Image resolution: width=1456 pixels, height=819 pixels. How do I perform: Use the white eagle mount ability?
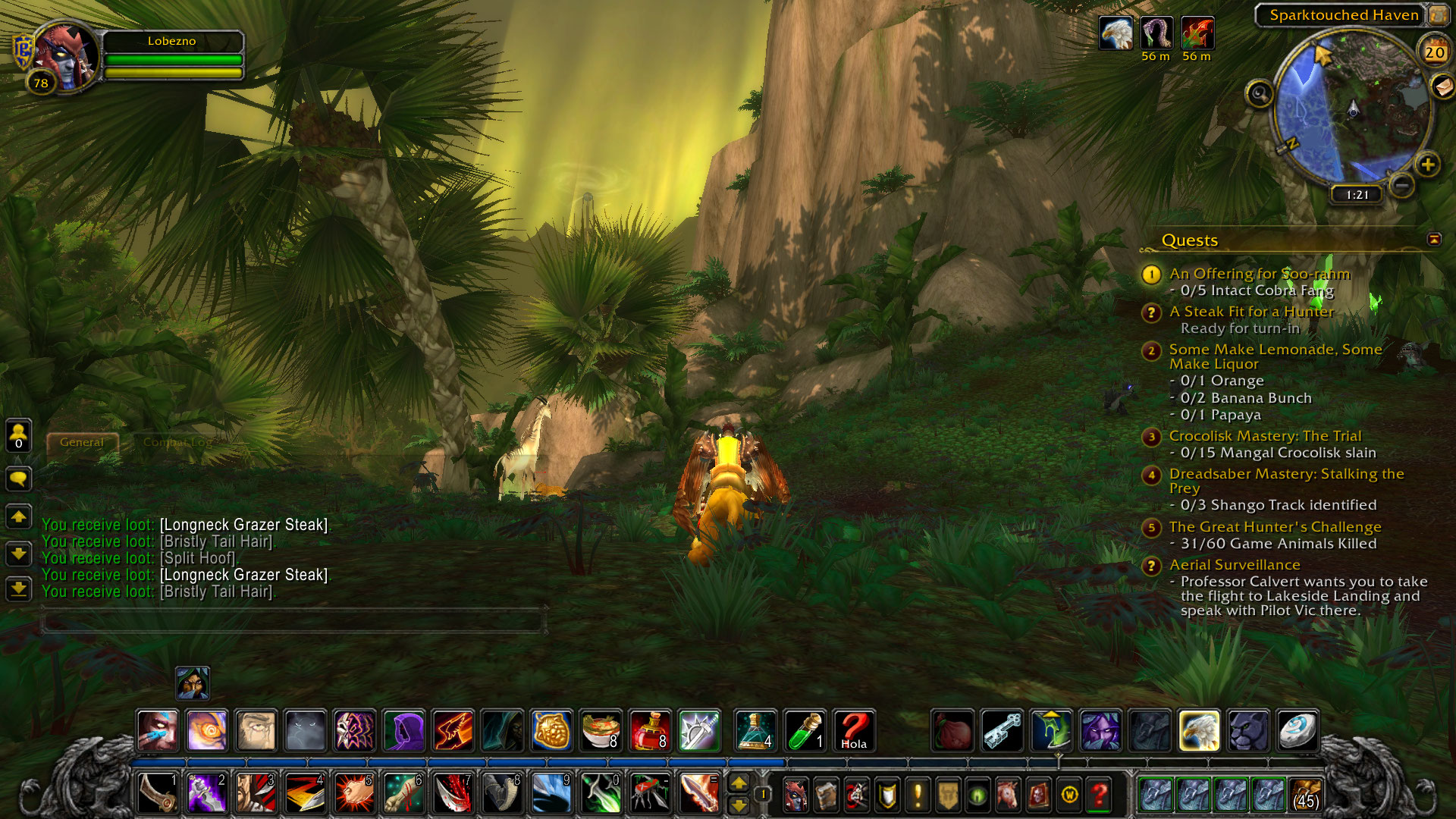pyautogui.click(x=1199, y=731)
